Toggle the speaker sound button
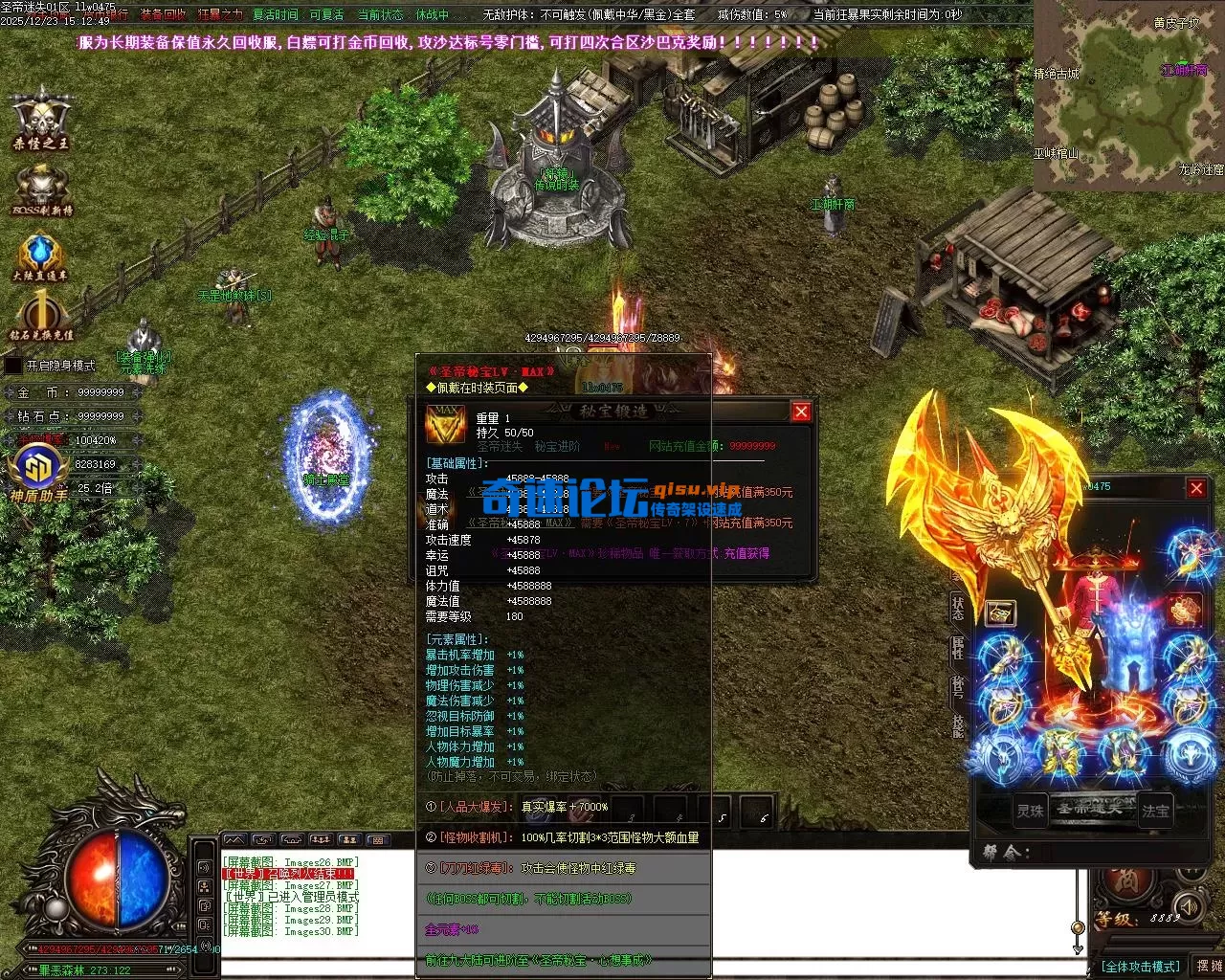Screen dimensions: 1225x980 point(1188,905)
